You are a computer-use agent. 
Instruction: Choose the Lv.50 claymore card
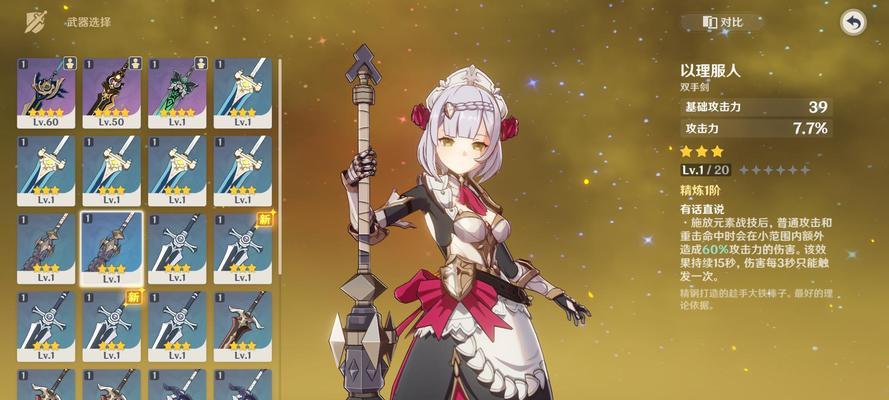111,91
